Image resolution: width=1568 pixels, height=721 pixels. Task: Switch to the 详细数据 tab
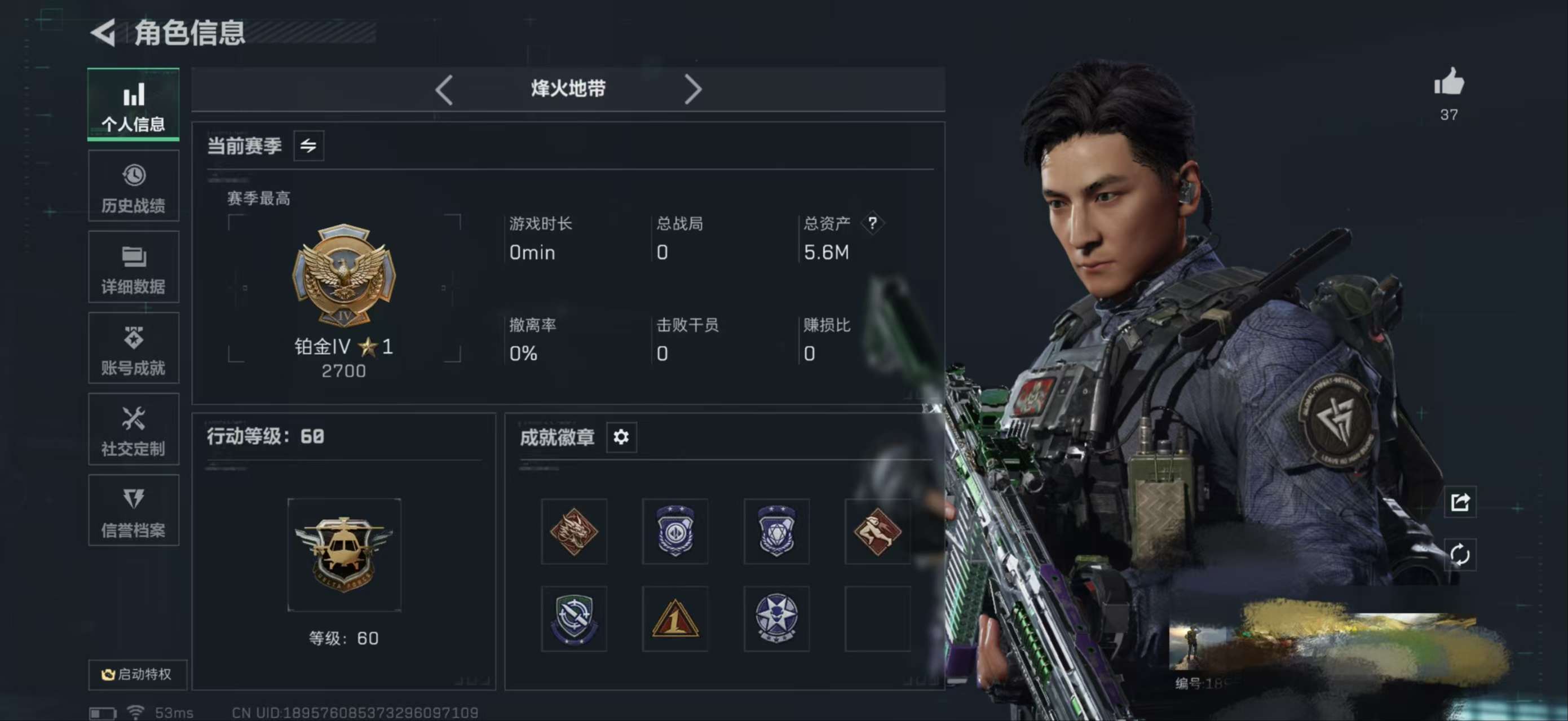point(133,268)
